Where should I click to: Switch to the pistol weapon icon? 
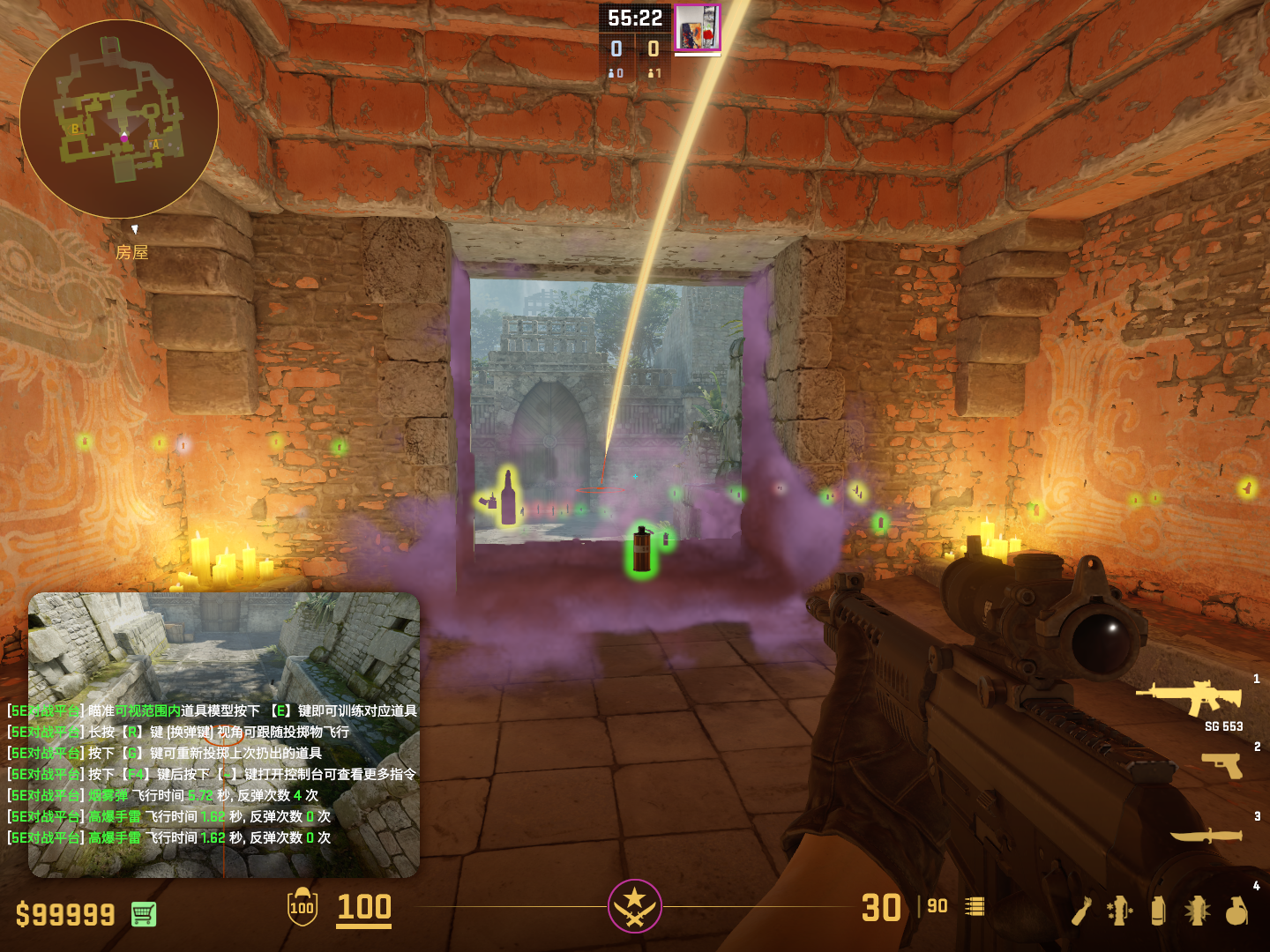pos(1222,764)
